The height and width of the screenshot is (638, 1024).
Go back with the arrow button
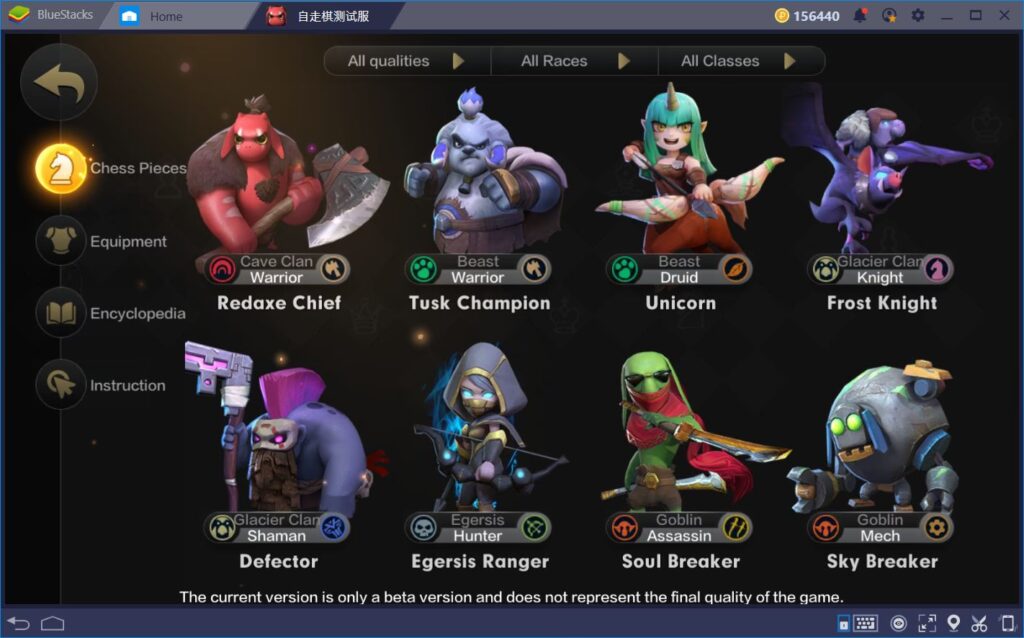point(59,83)
